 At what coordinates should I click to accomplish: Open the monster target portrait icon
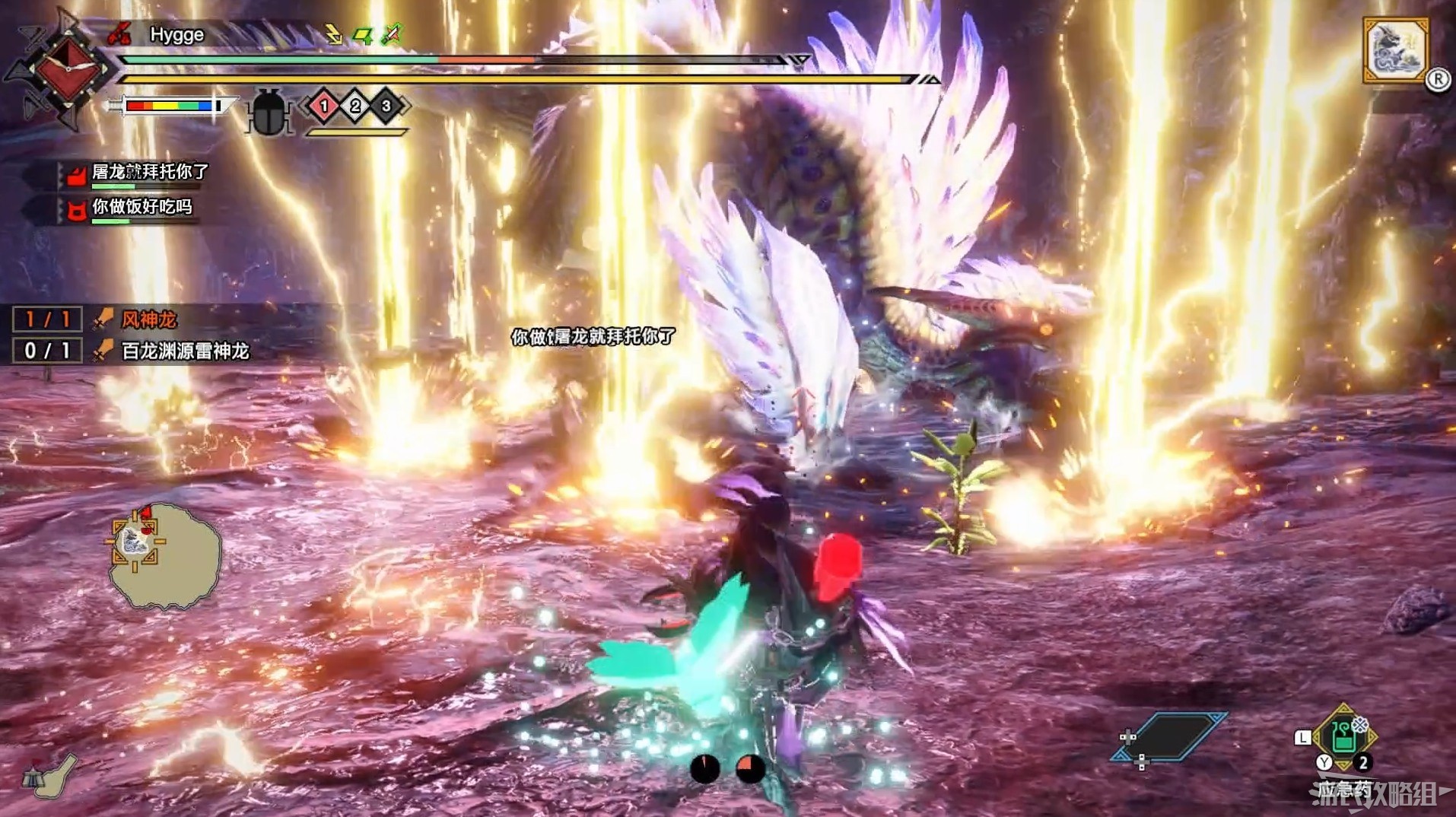click(1395, 50)
